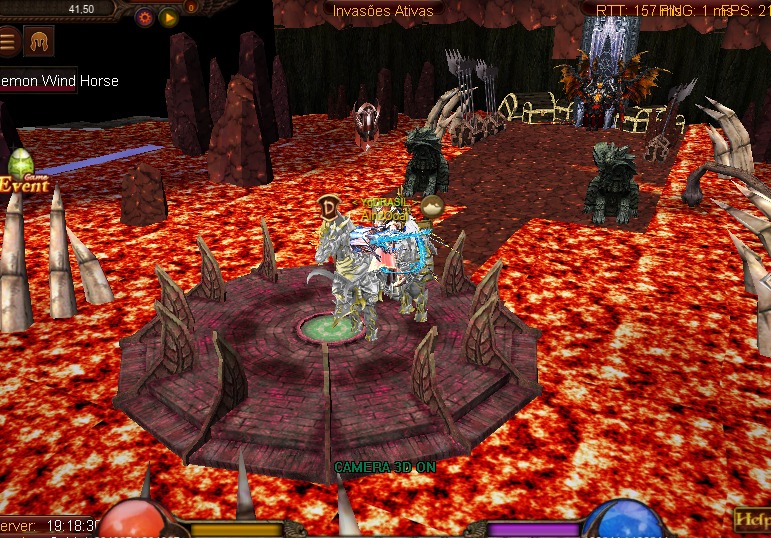Open the three-line hamburger menu
Screen dimensions: 771x538
[9, 41]
